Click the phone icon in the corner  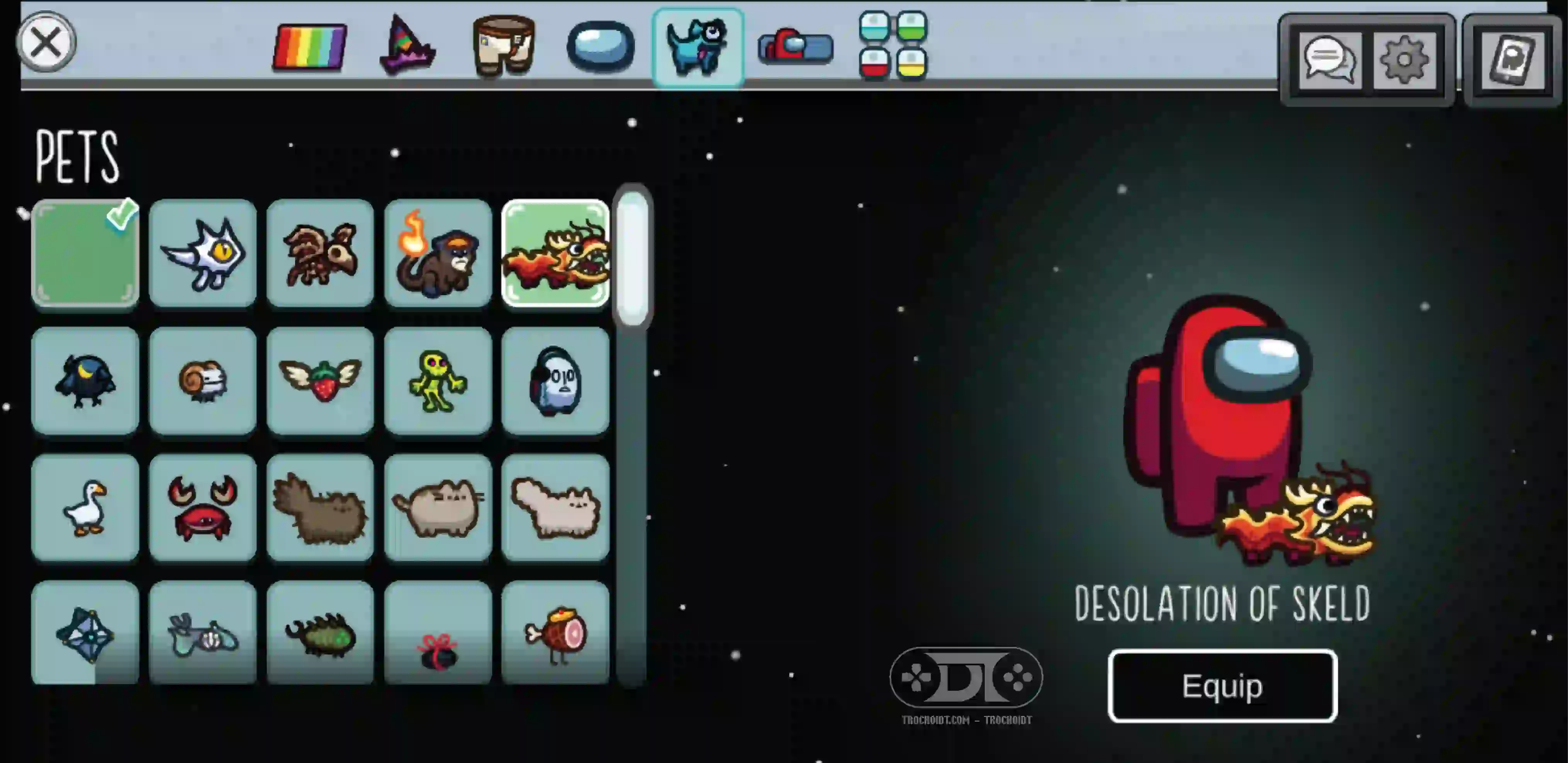(1512, 59)
